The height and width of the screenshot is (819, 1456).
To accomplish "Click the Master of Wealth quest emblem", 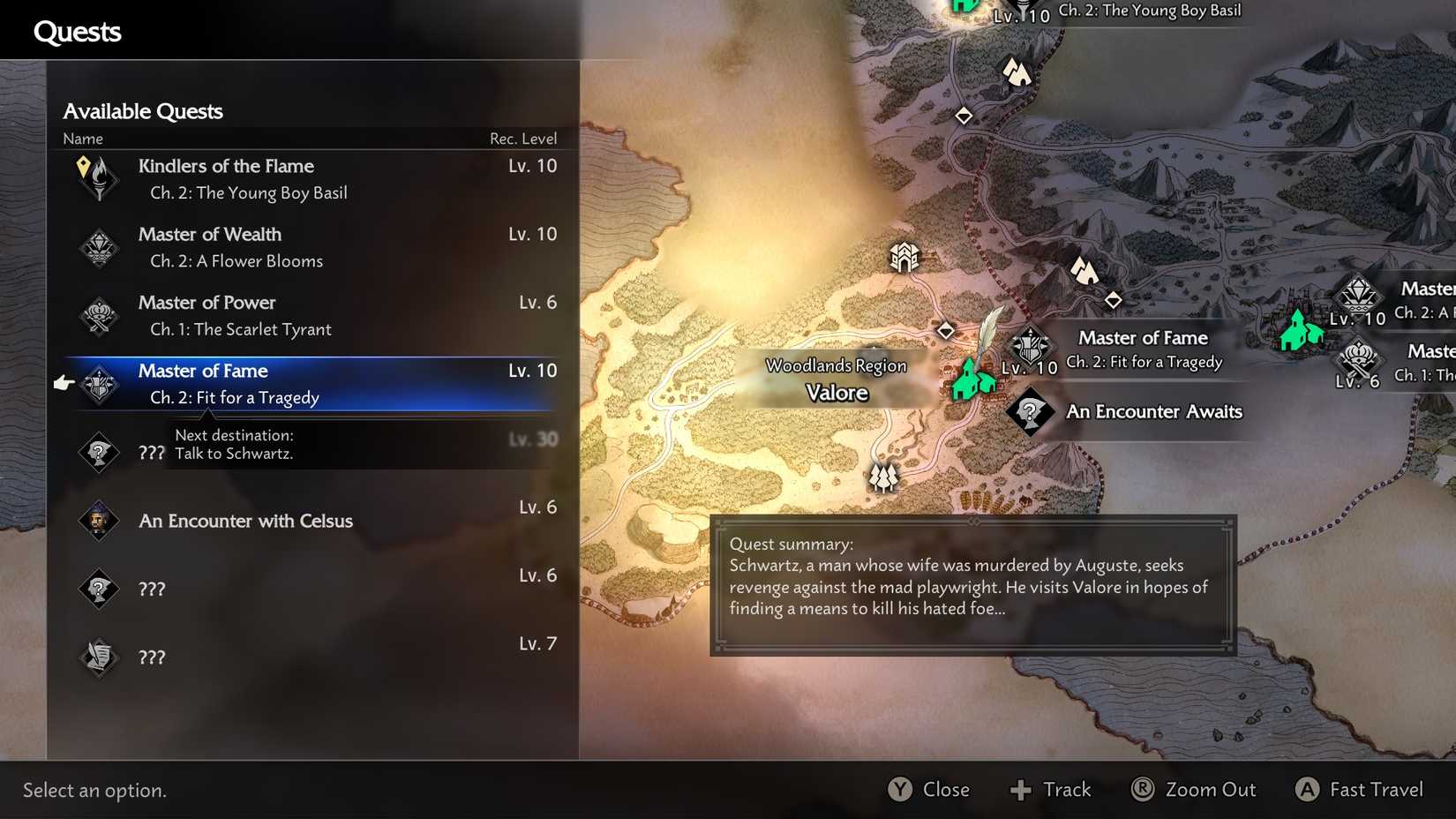I will tap(99, 247).
